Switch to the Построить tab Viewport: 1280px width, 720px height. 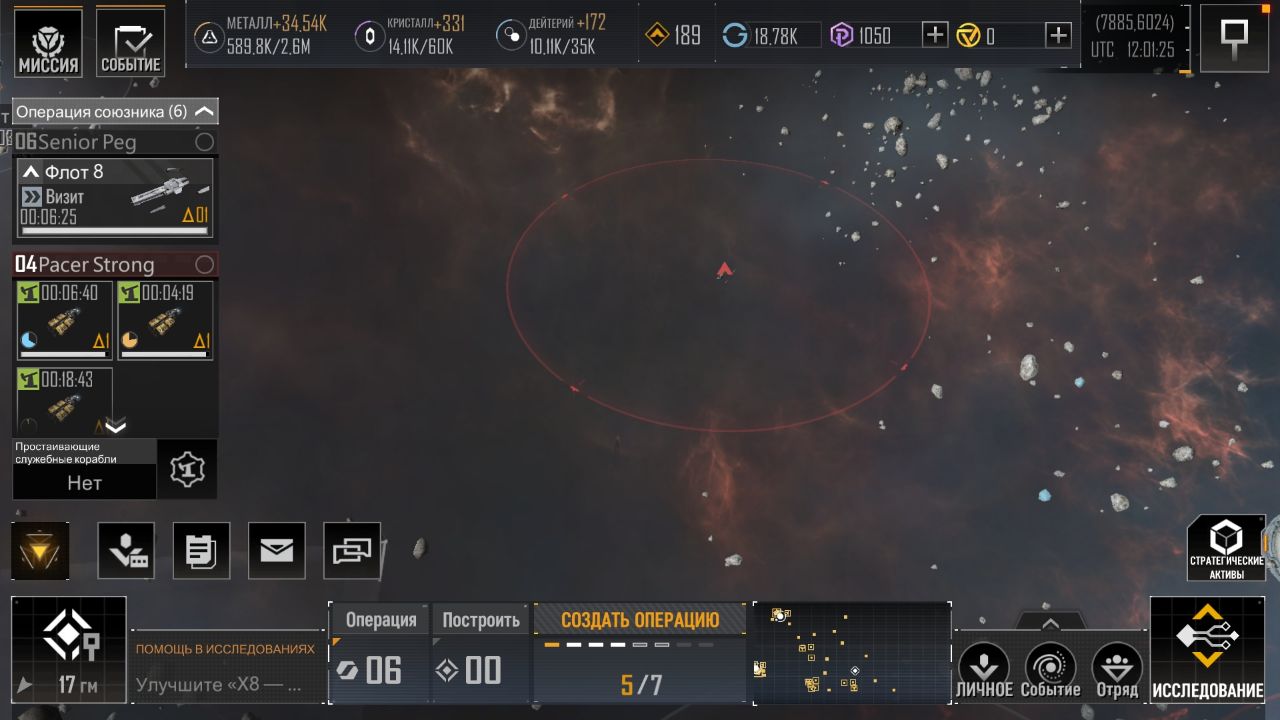[481, 620]
